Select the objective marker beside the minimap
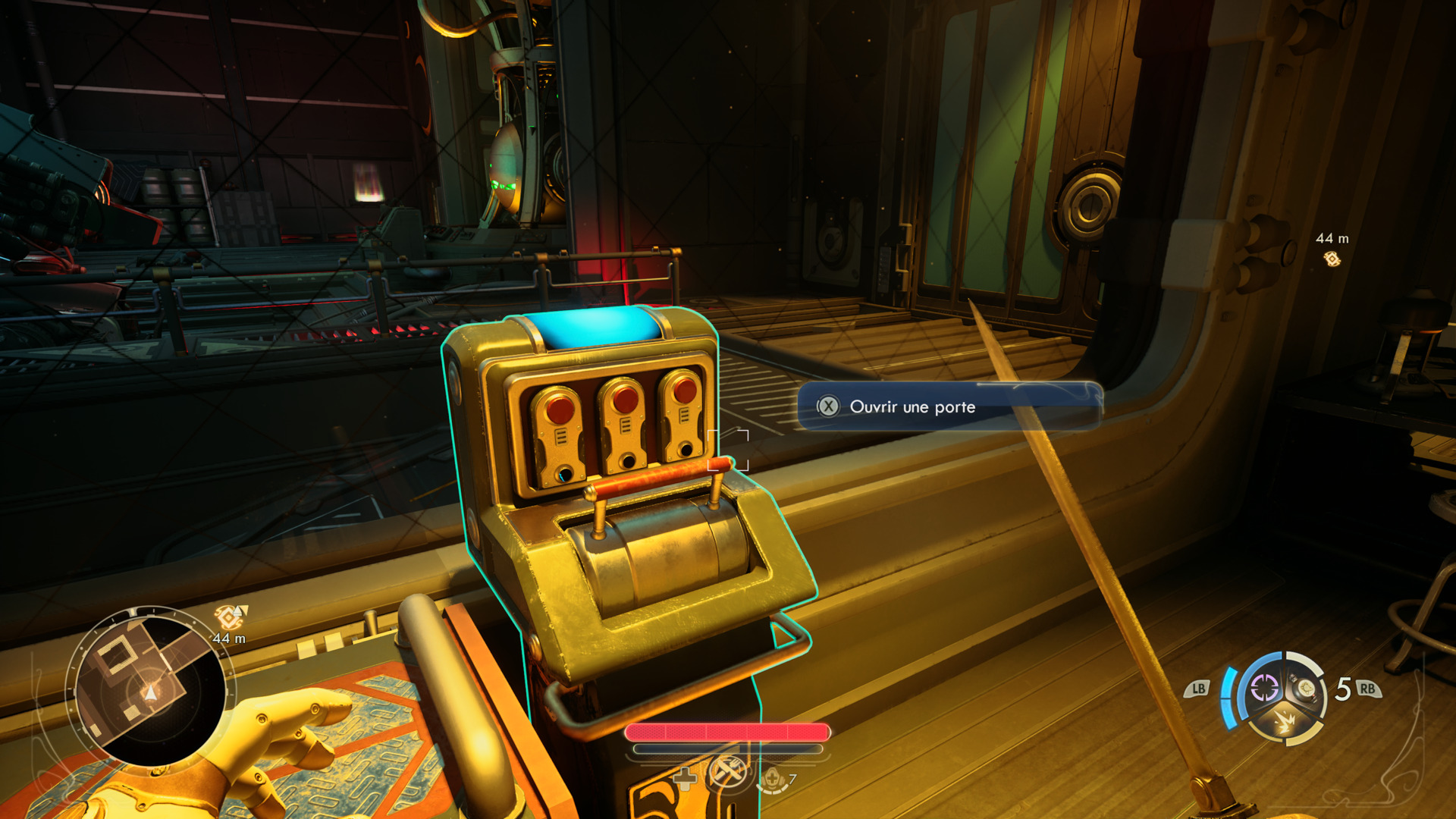This screenshot has width=1456, height=819. click(230, 617)
